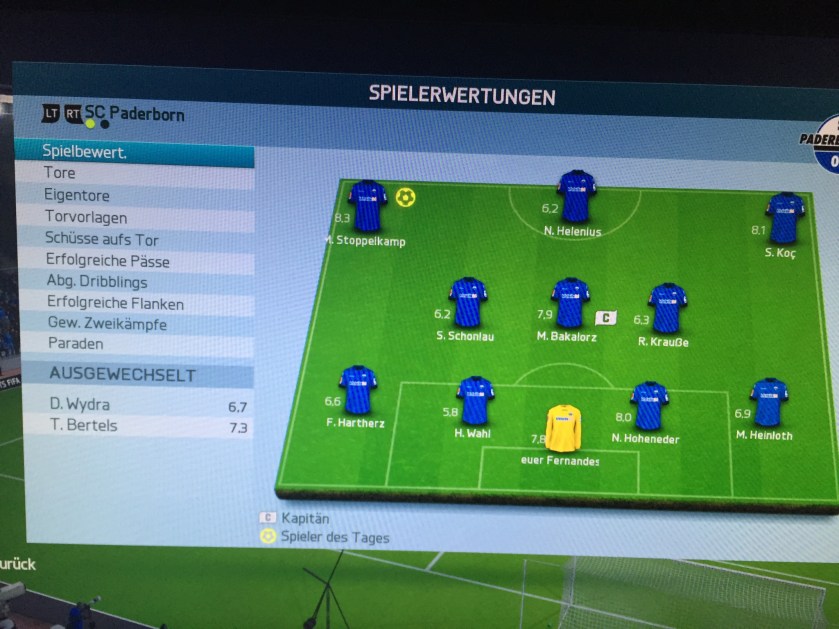The width and height of the screenshot is (839, 629).
Task: Choose the Abg. Dribblings entry
Action: [x=135, y=283]
